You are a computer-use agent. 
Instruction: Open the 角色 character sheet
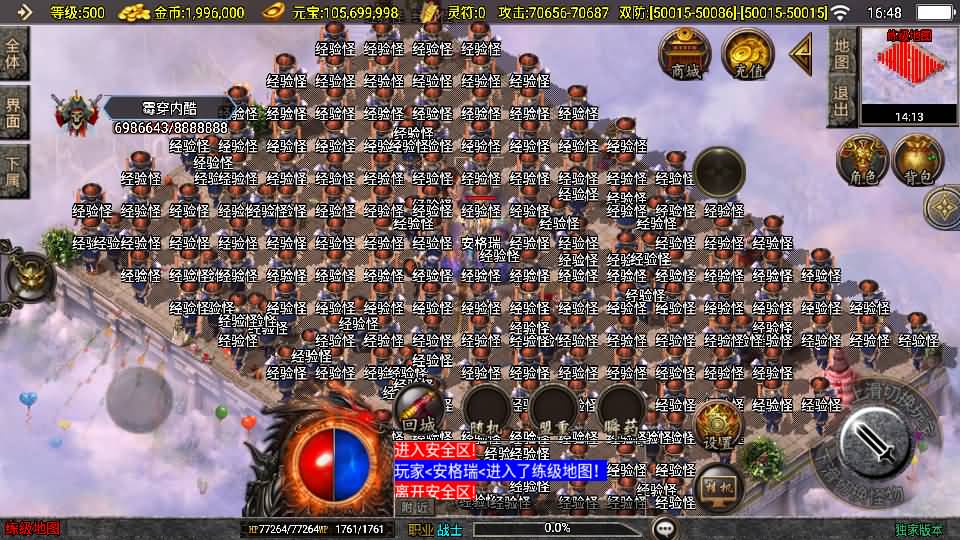pos(862,161)
